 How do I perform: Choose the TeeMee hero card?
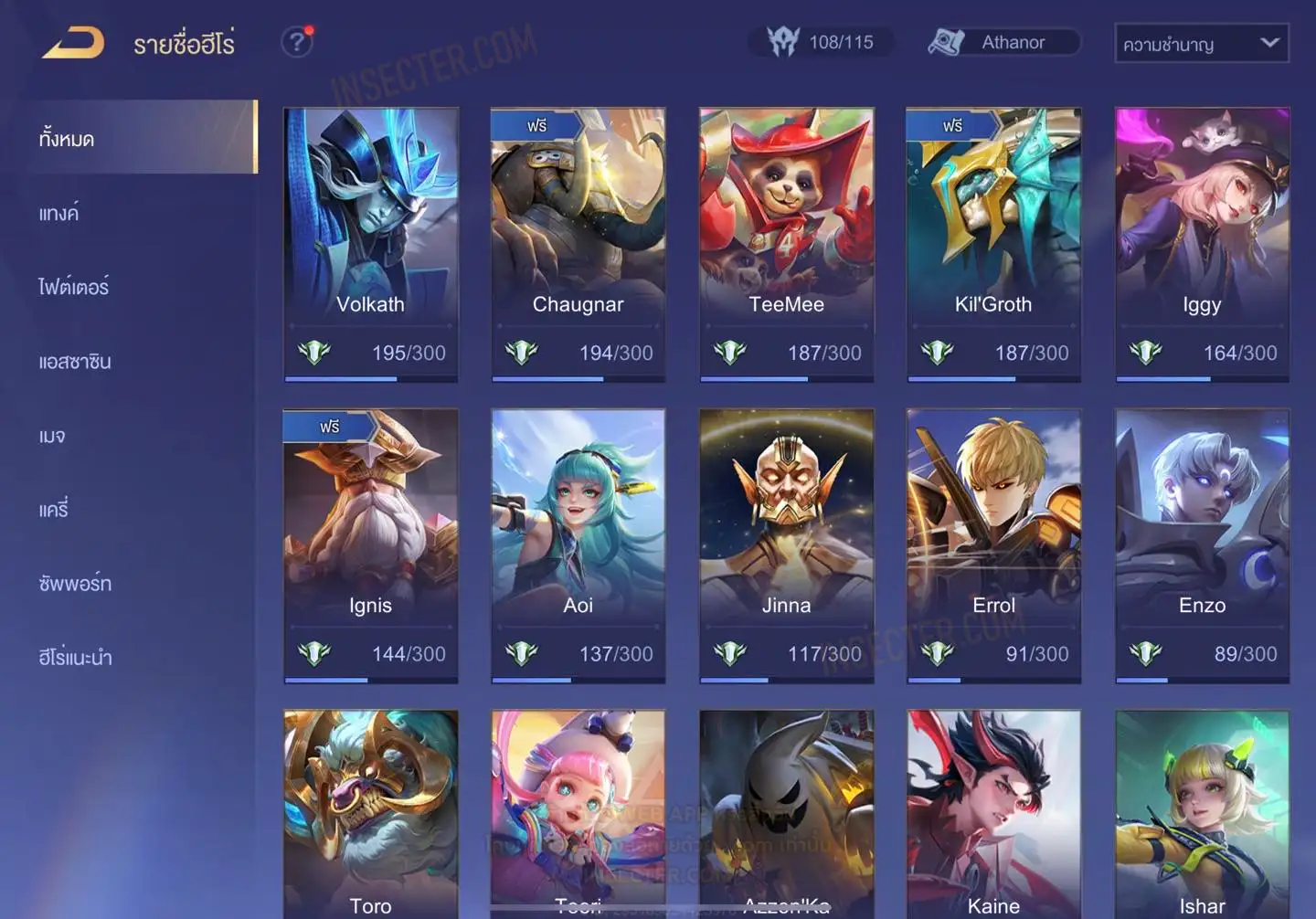(x=786, y=244)
